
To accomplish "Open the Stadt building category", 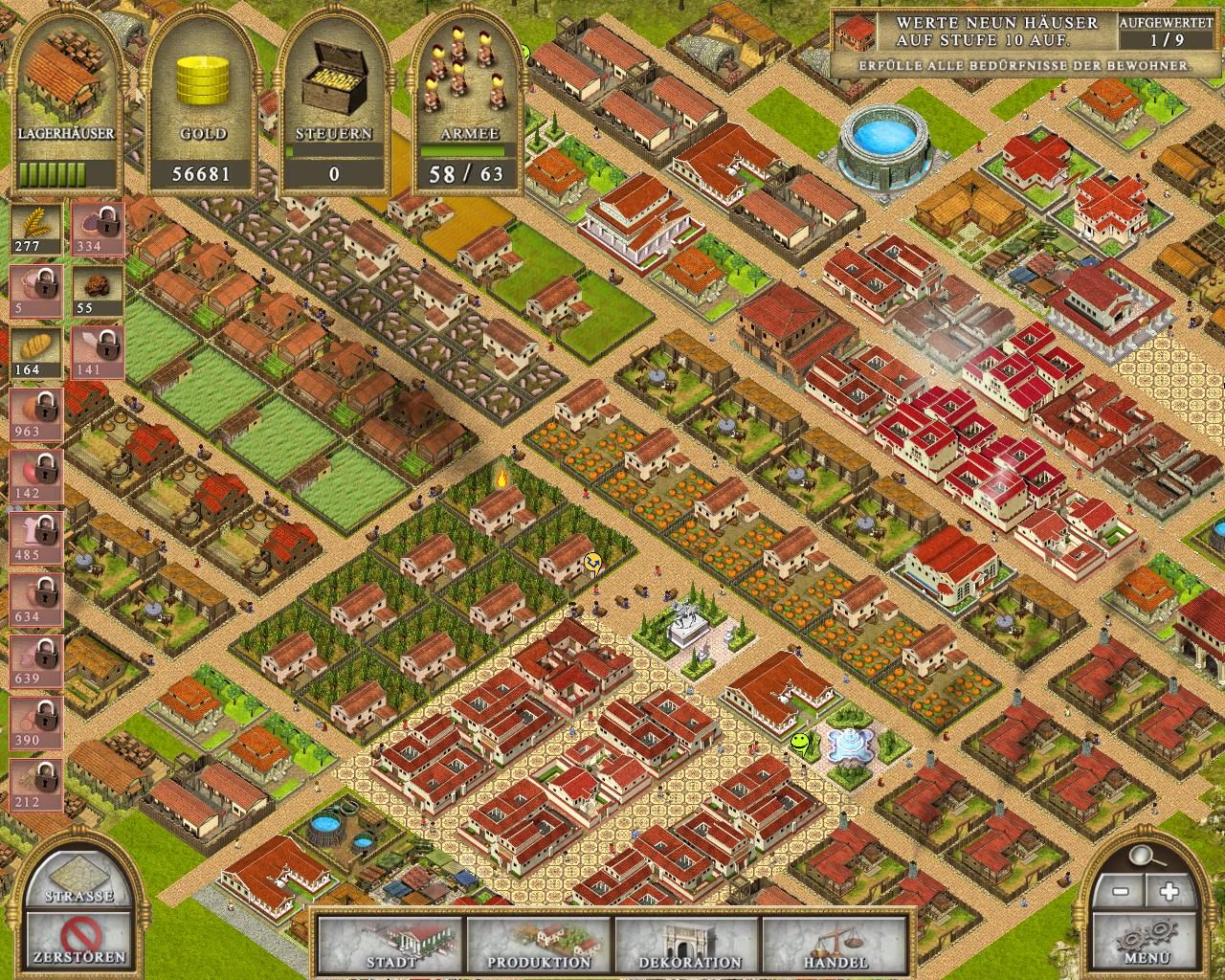I will click(391, 946).
